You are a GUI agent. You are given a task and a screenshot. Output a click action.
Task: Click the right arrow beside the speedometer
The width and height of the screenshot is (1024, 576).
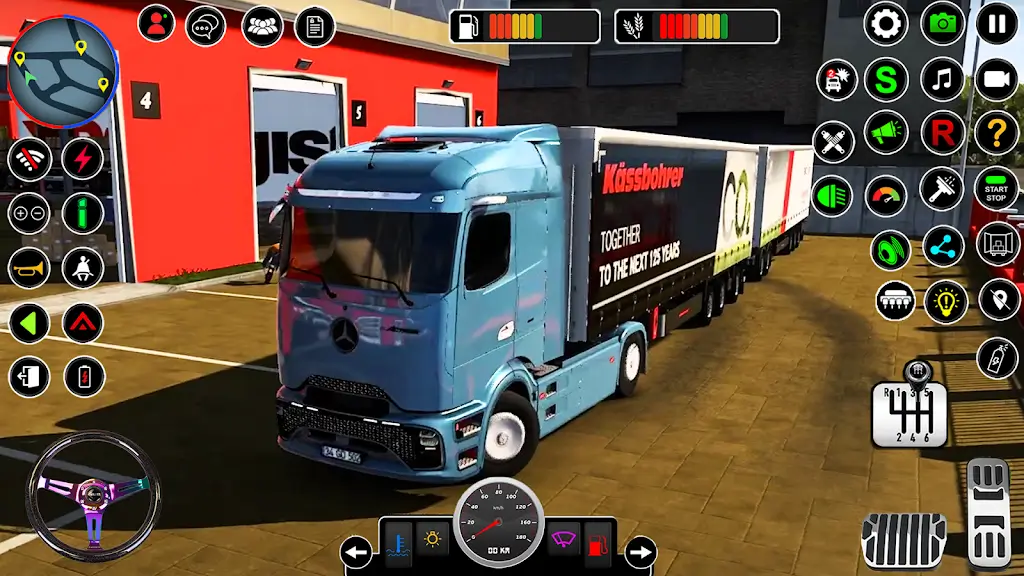(x=639, y=551)
